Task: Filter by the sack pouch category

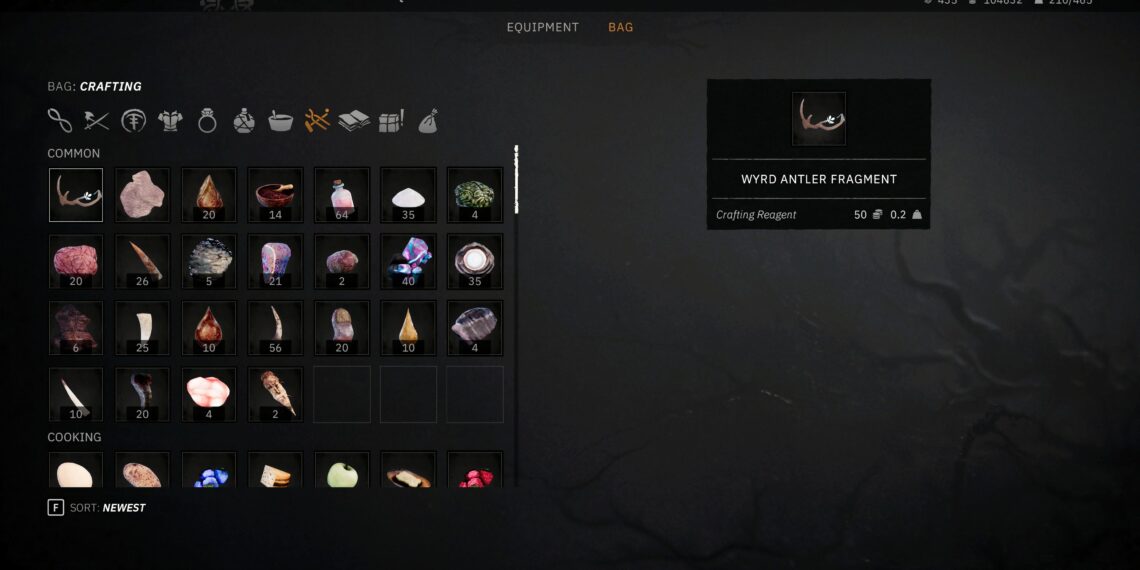Action: (x=427, y=121)
